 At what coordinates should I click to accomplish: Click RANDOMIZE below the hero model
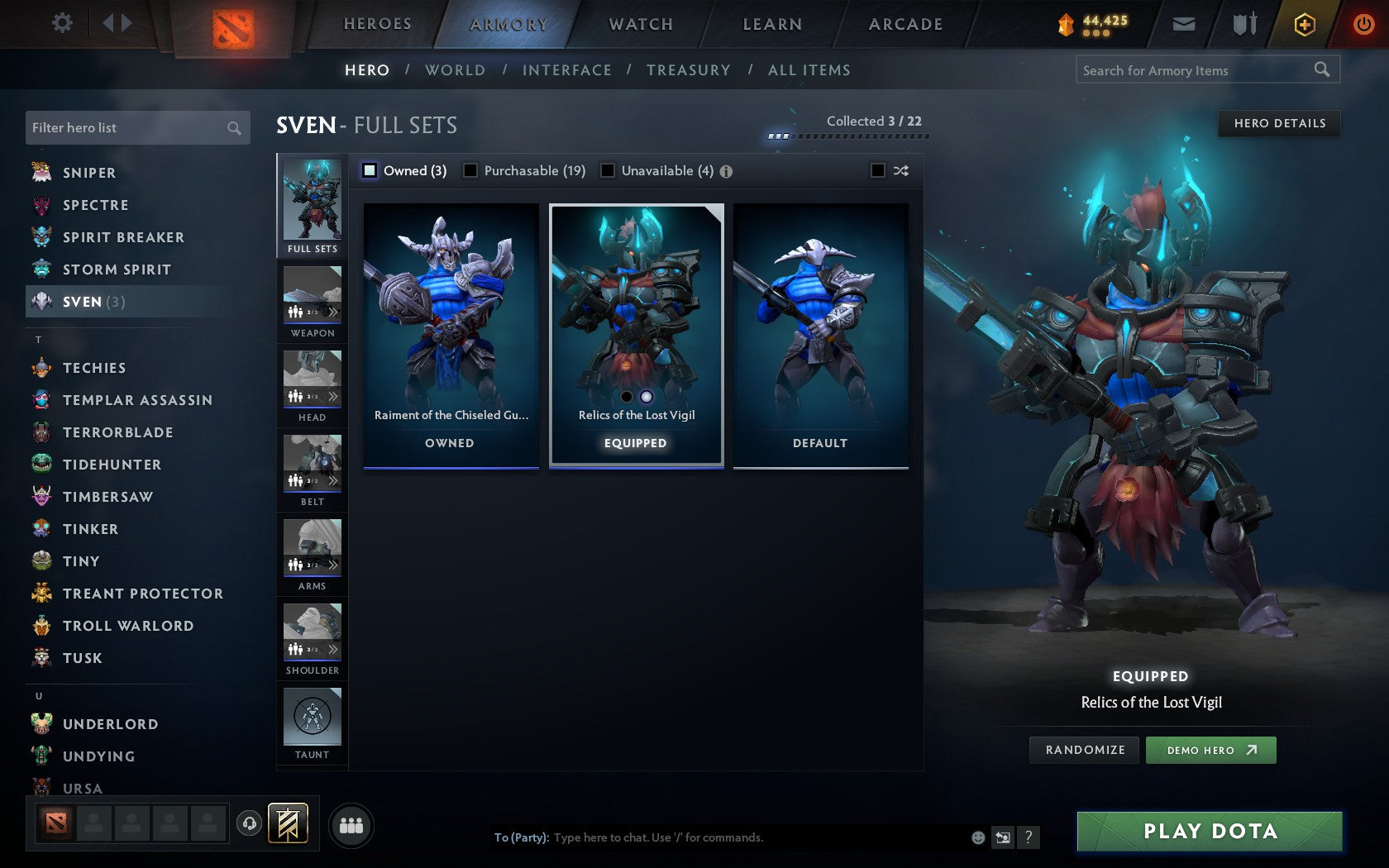click(1084, 750)
